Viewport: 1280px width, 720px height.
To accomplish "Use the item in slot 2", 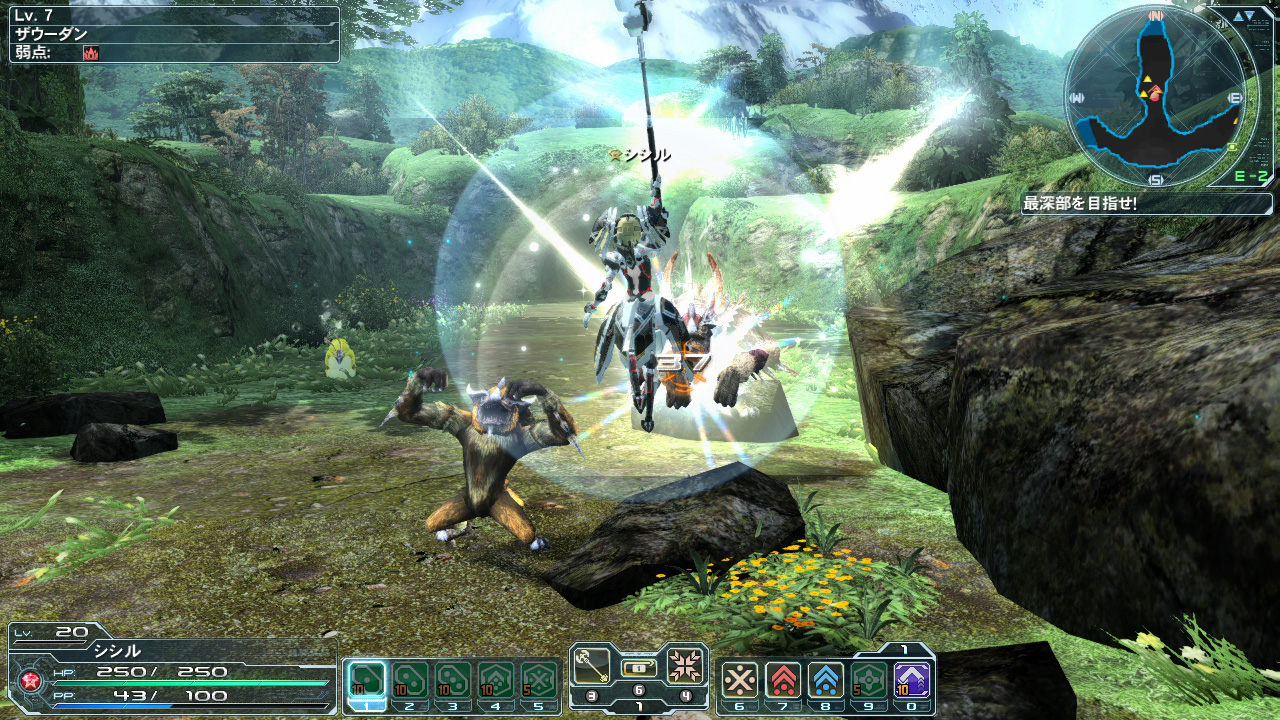I will coord(410,681).
